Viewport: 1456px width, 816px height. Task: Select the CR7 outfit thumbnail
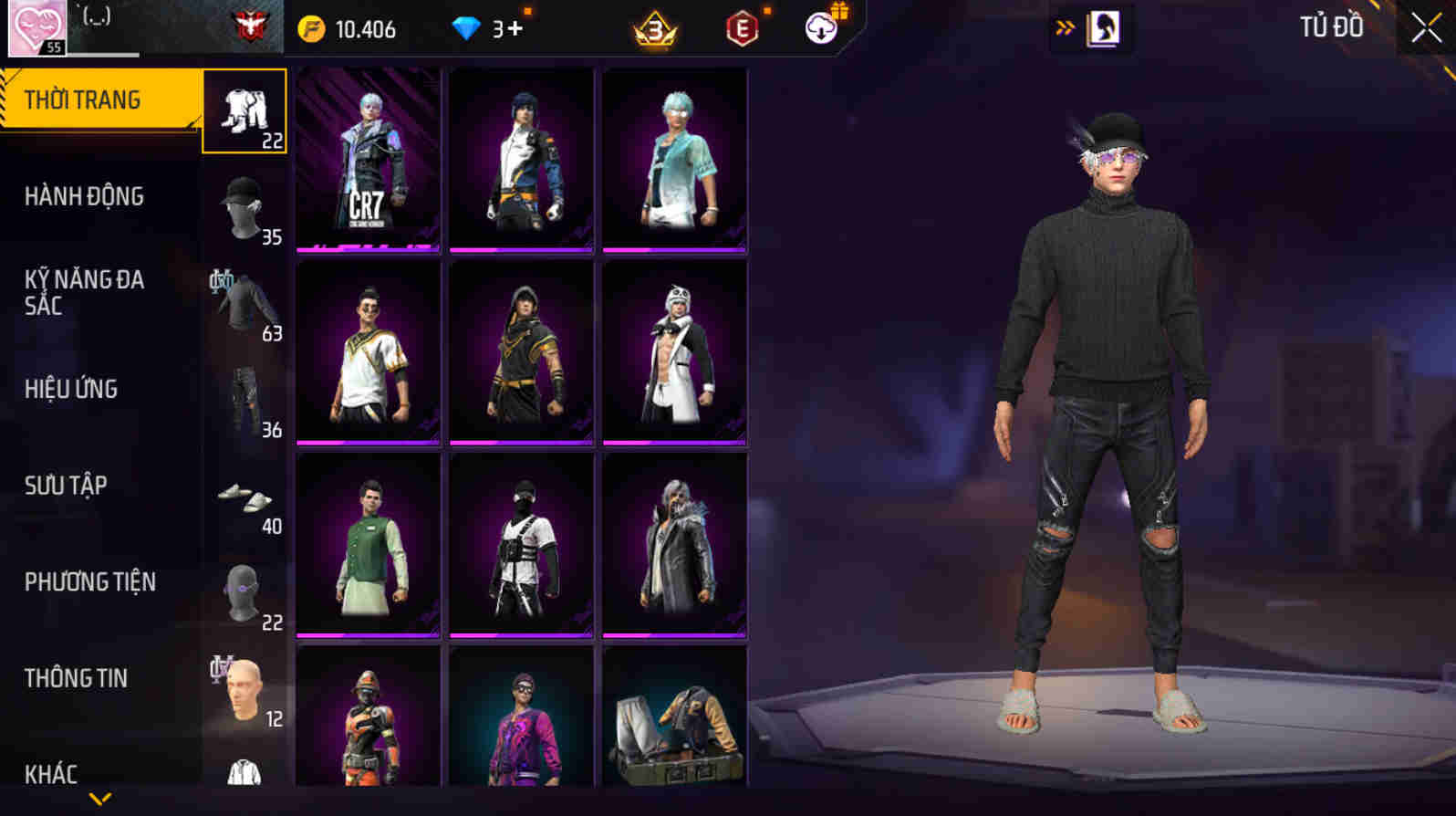368,160
